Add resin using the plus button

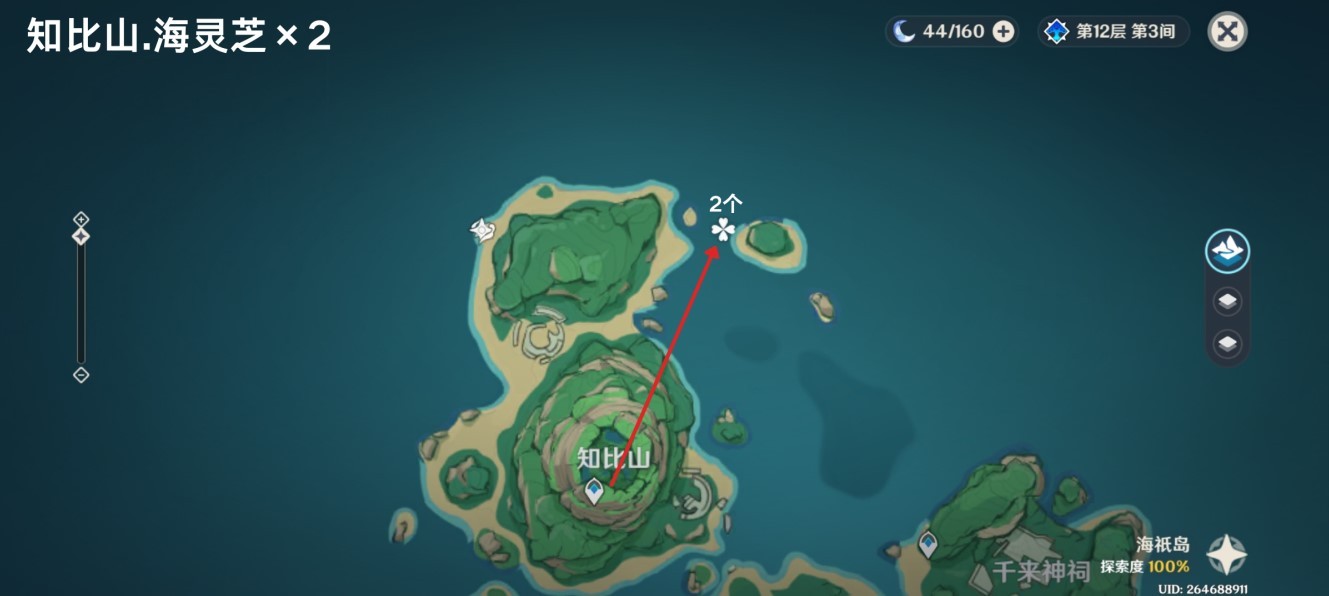[x=1003, y=32]
